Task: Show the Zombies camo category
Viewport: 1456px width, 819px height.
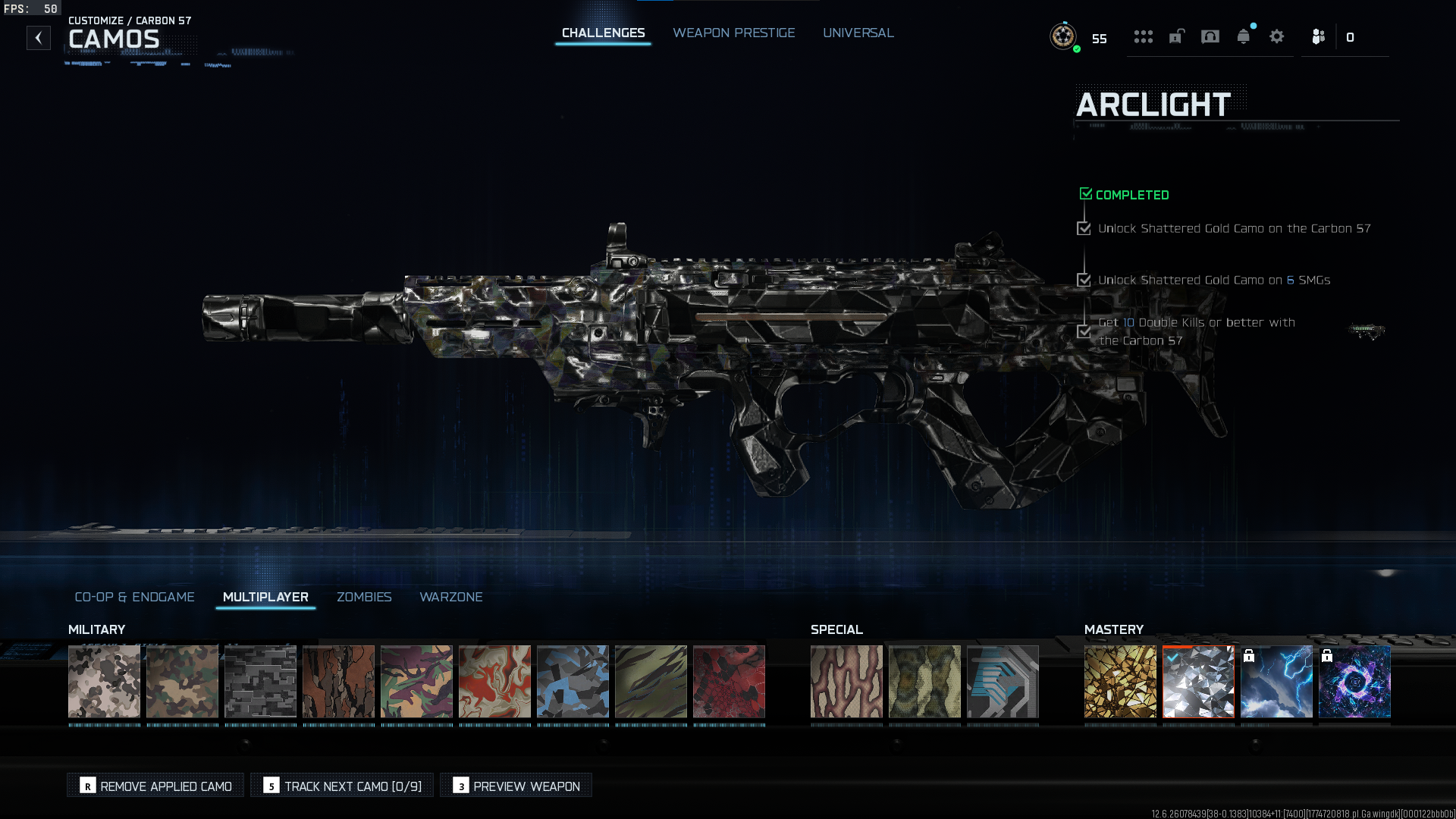Action: [364, 598]
